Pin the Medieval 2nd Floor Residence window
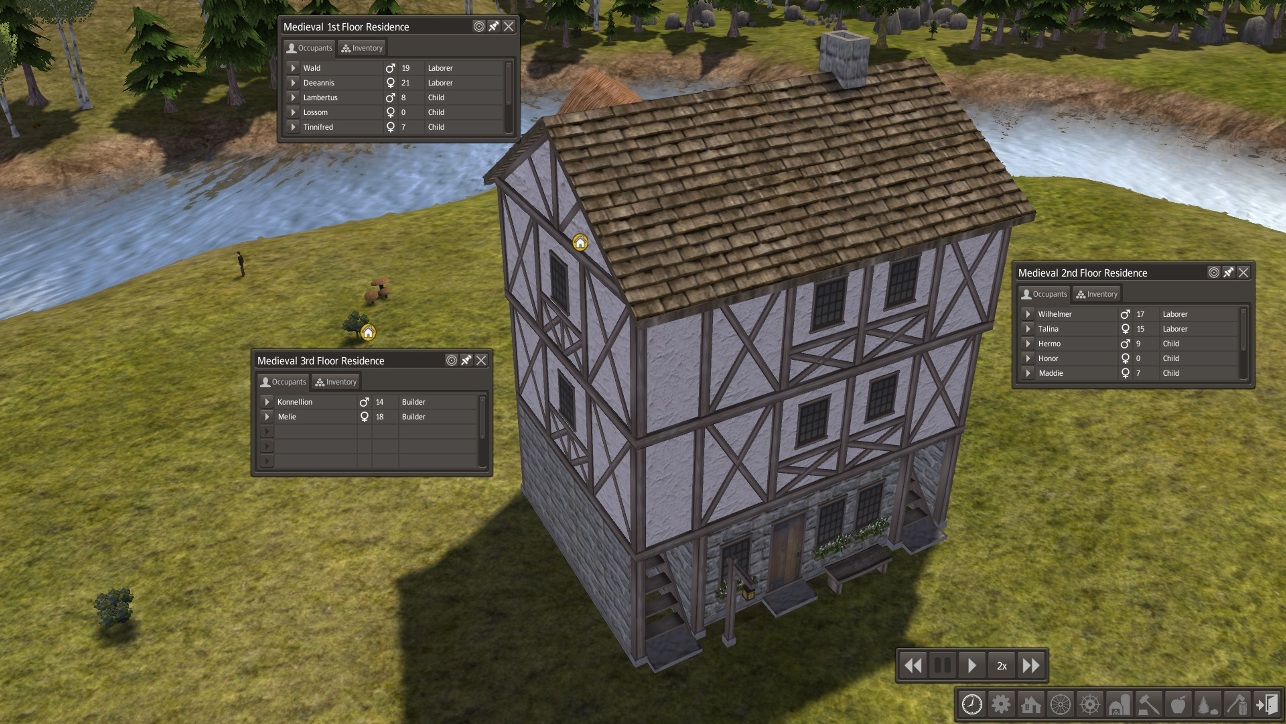The height and width of the screenshot is (724, 1286). pyautogui.click(x=1229, y=273)
